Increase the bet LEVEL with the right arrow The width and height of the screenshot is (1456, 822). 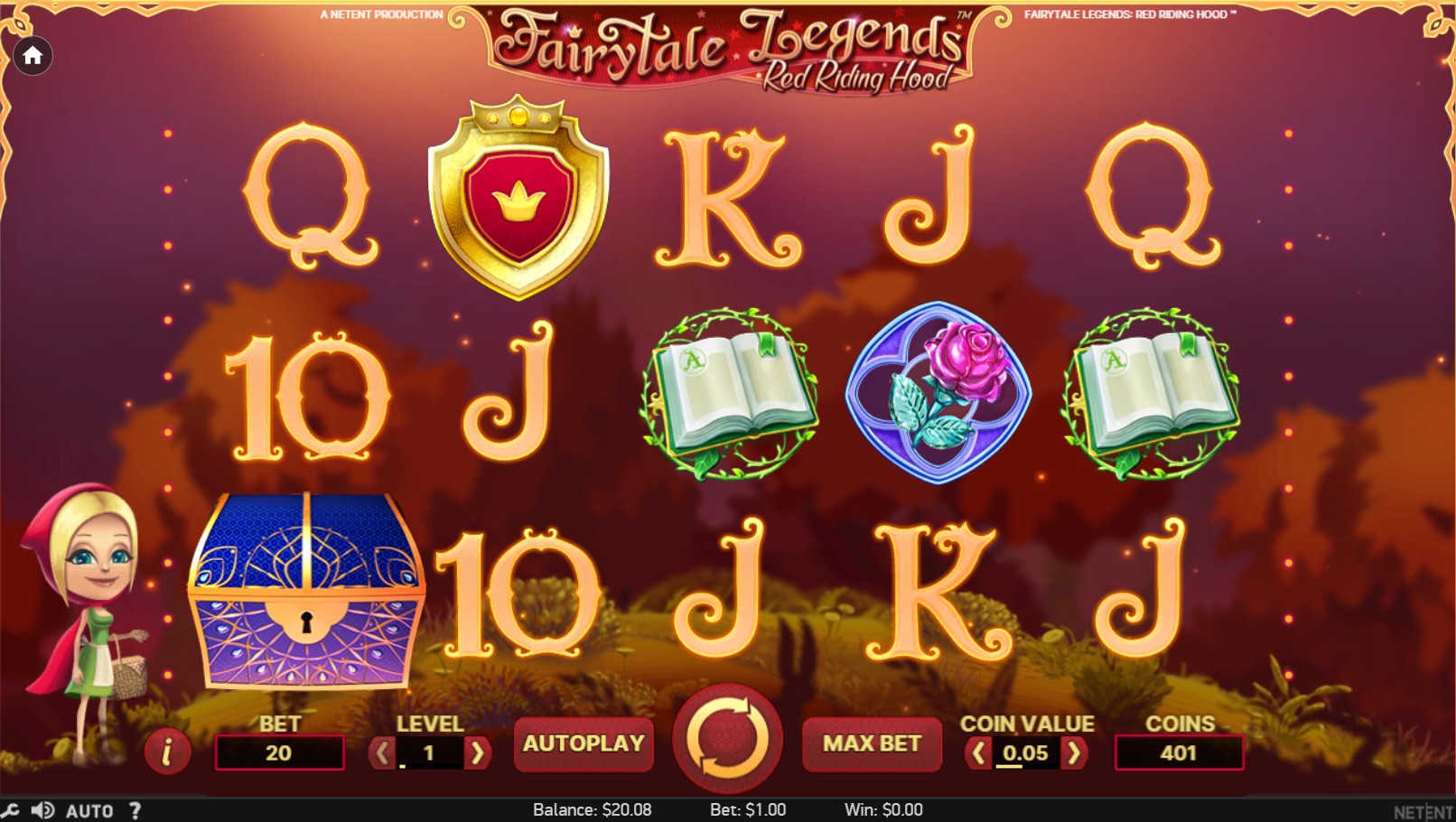tap(479, 751)
